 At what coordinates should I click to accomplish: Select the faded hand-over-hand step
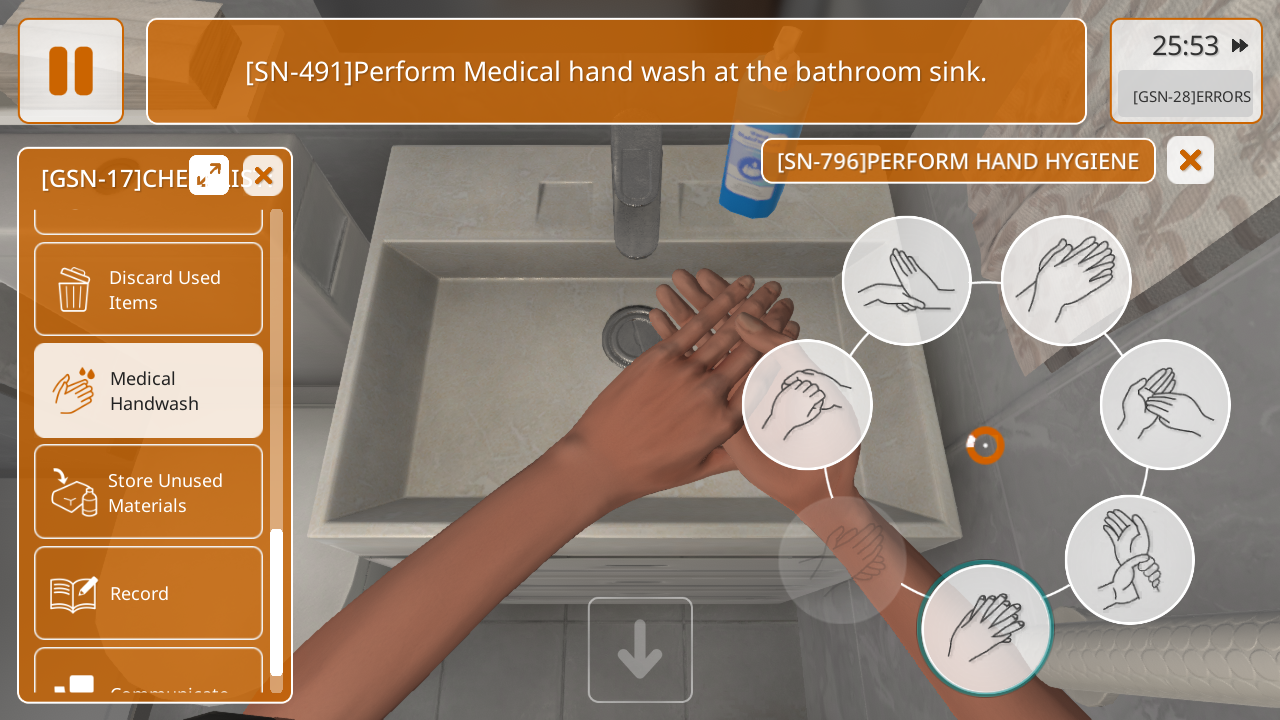pyautogui.click(x=842, y=560)
